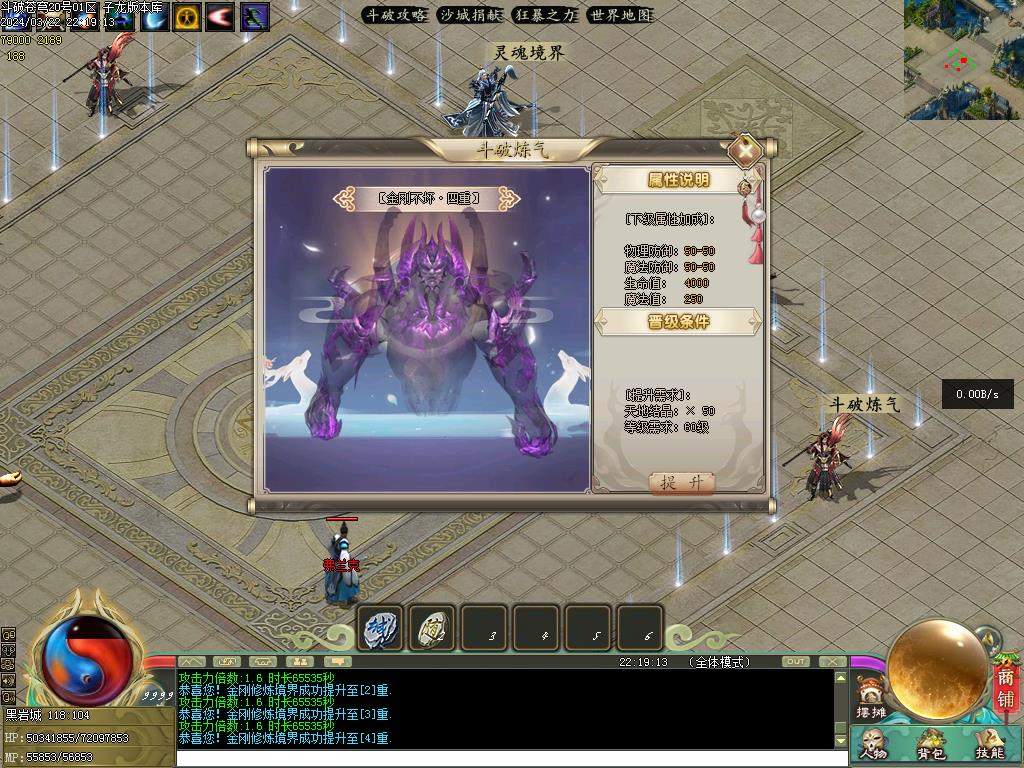Click the OUT button above chat
Screen dimensions: 1024x768
tap(796, 661)
